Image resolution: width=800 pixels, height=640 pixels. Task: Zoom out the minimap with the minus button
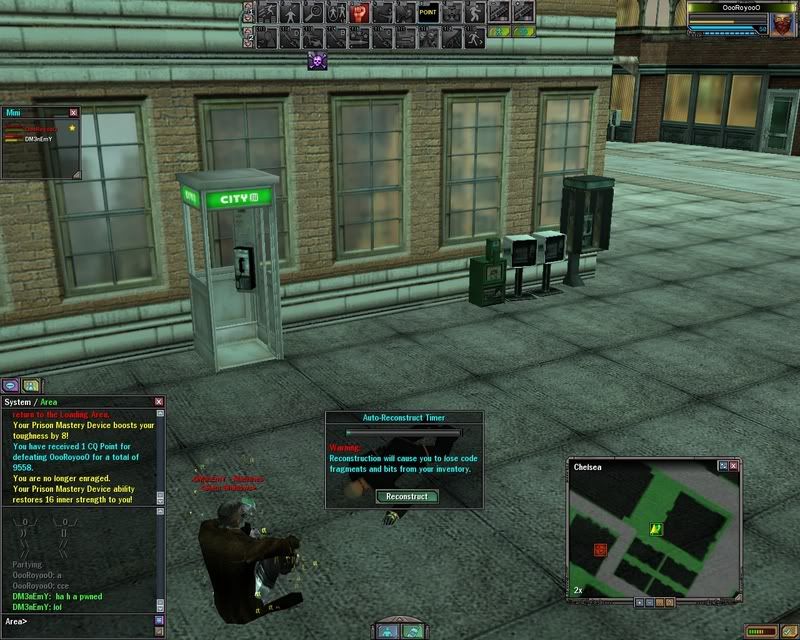point(648,602)
